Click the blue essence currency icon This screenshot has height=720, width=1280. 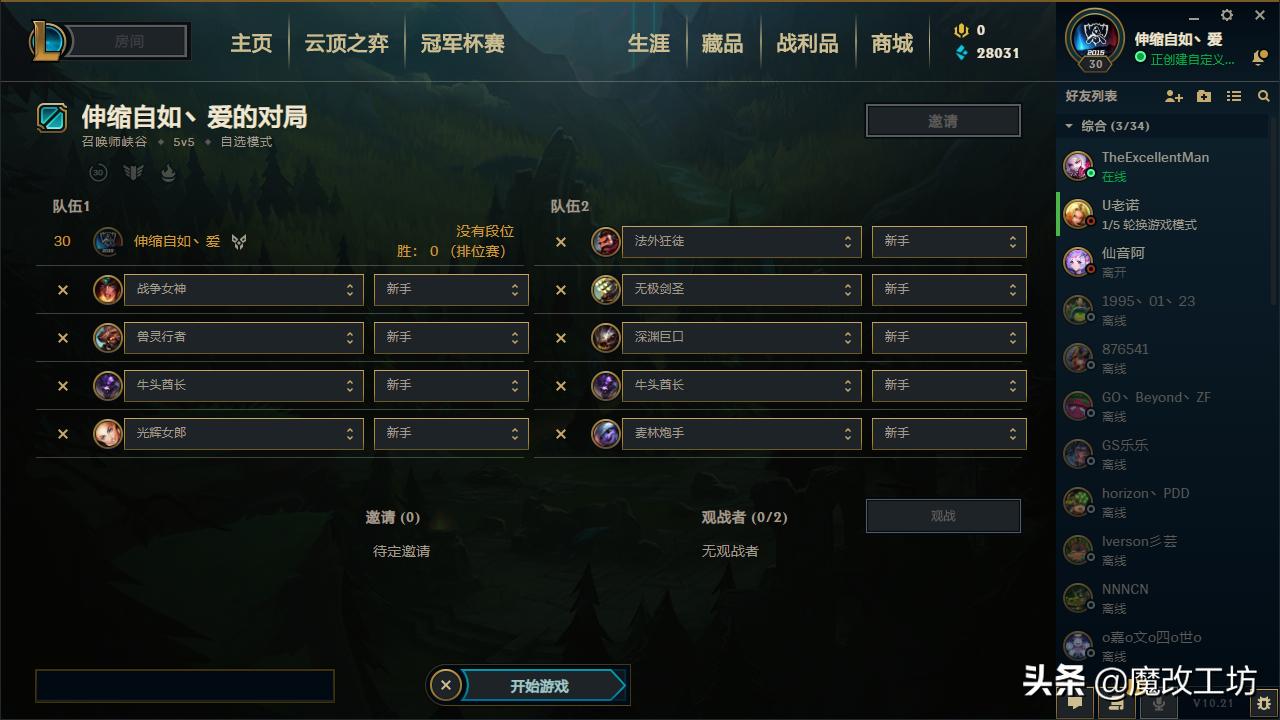[962, 53]
